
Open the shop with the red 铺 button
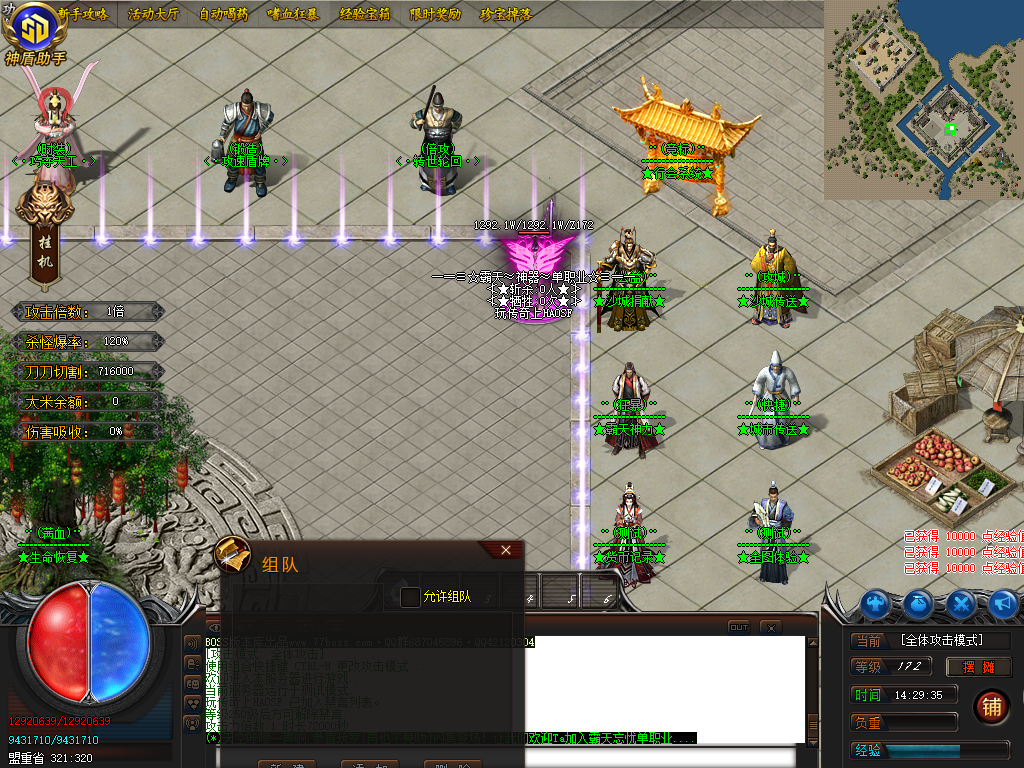click(x=991, y=705)
